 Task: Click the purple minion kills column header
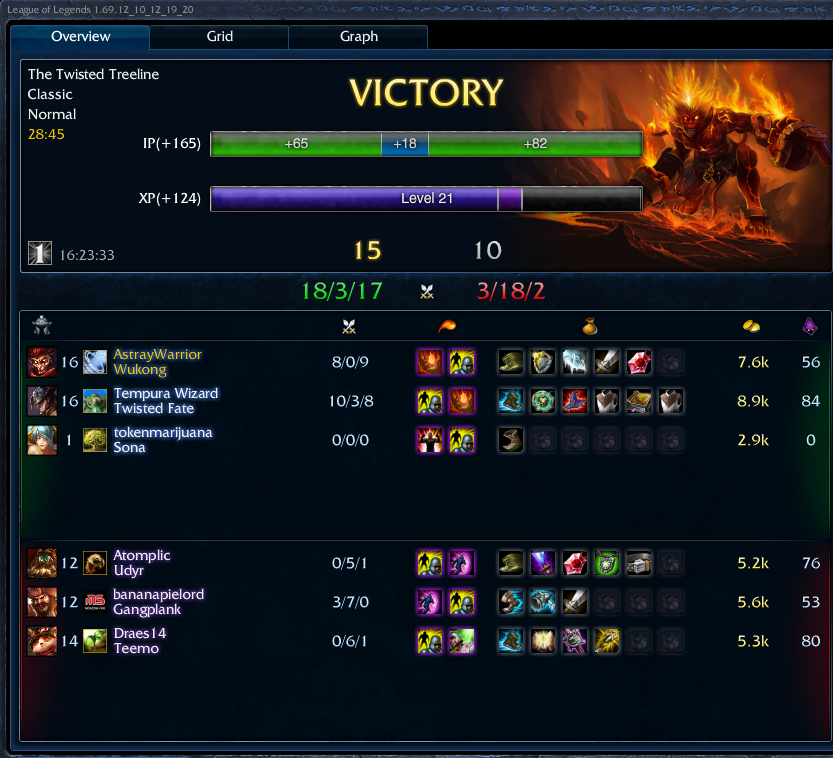[810, 326]
